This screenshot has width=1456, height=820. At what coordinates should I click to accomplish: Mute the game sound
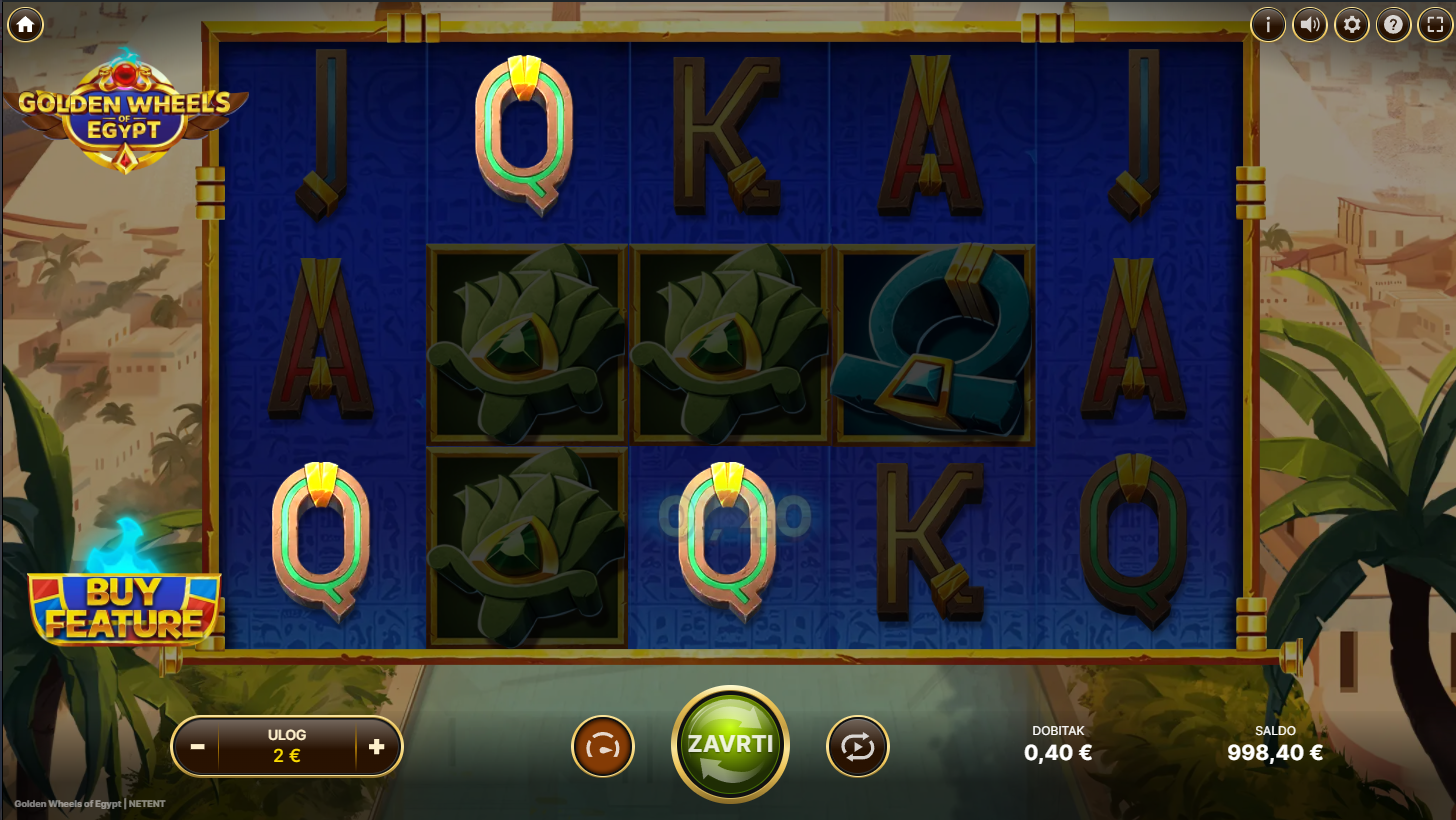pyautogui.click(x=1310, y=25)
